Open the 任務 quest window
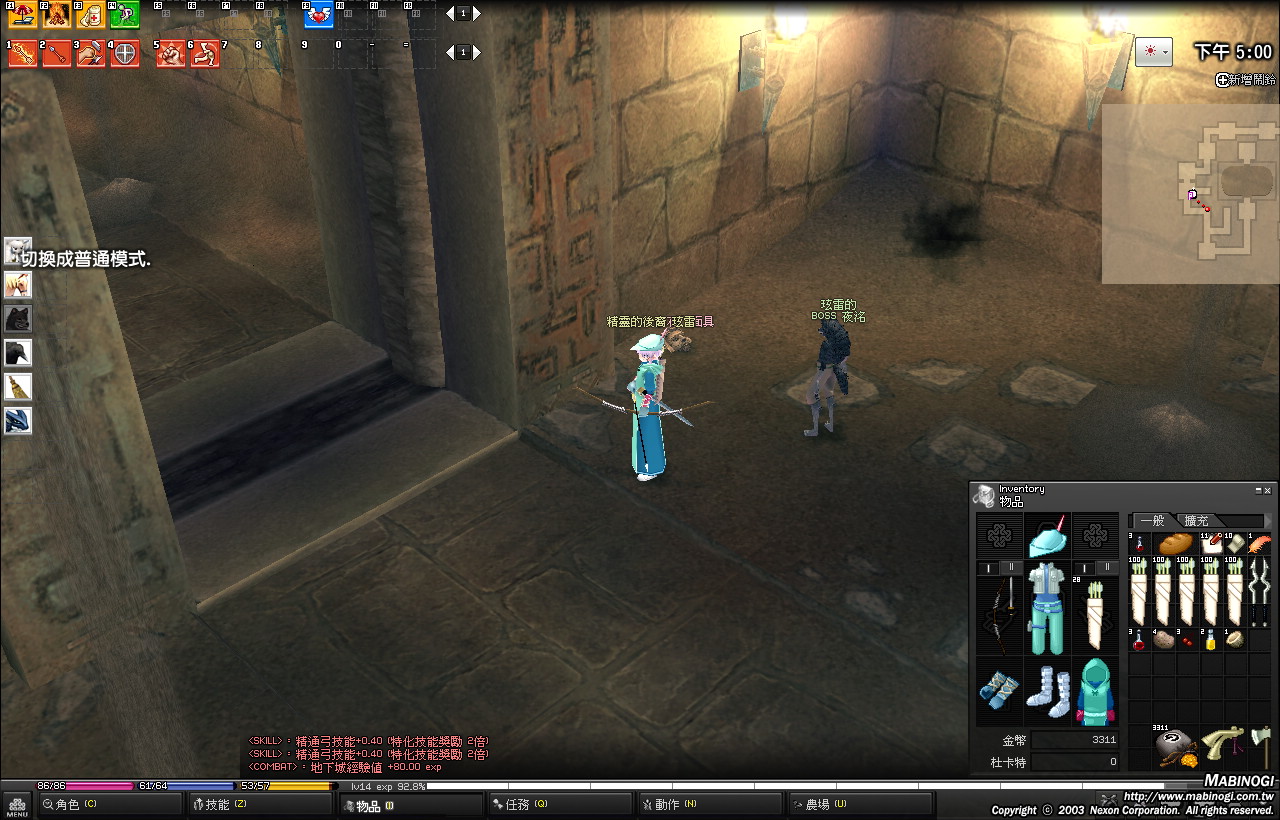Image resolution: width=1280 pixels, height=820 pixels. point(558,804)
